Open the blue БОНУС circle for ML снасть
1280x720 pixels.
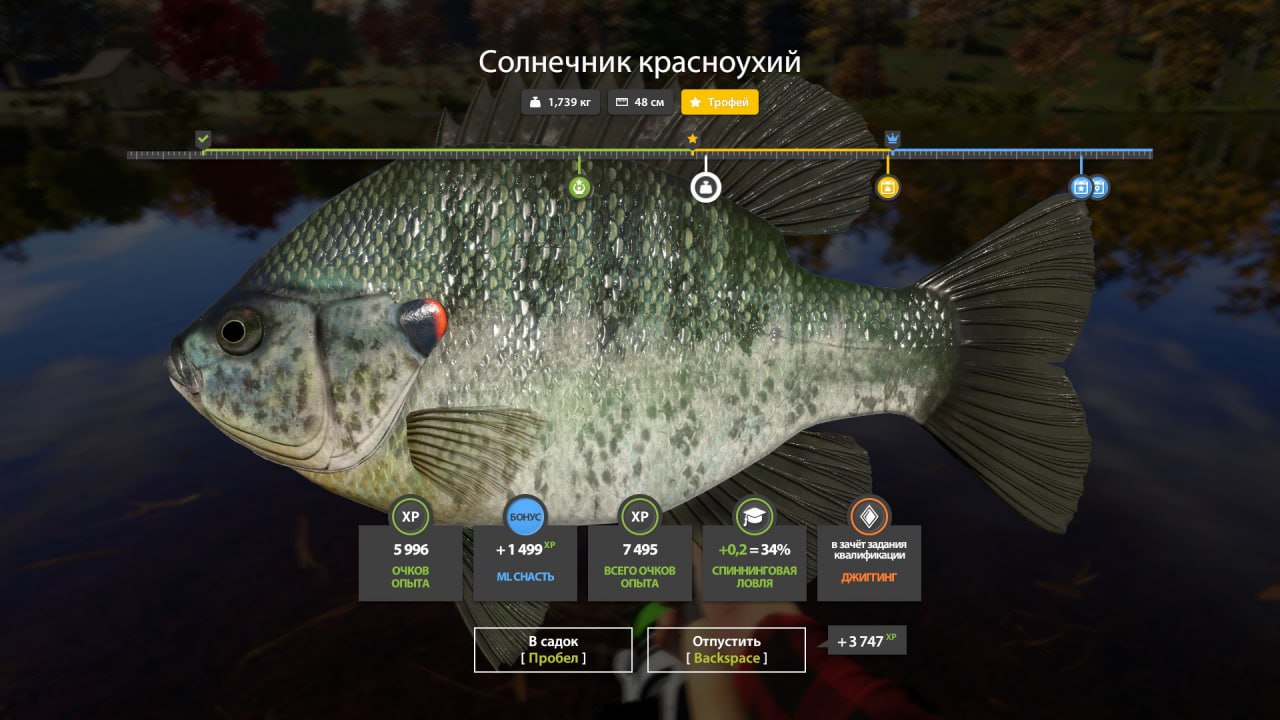tap(524, 517)
